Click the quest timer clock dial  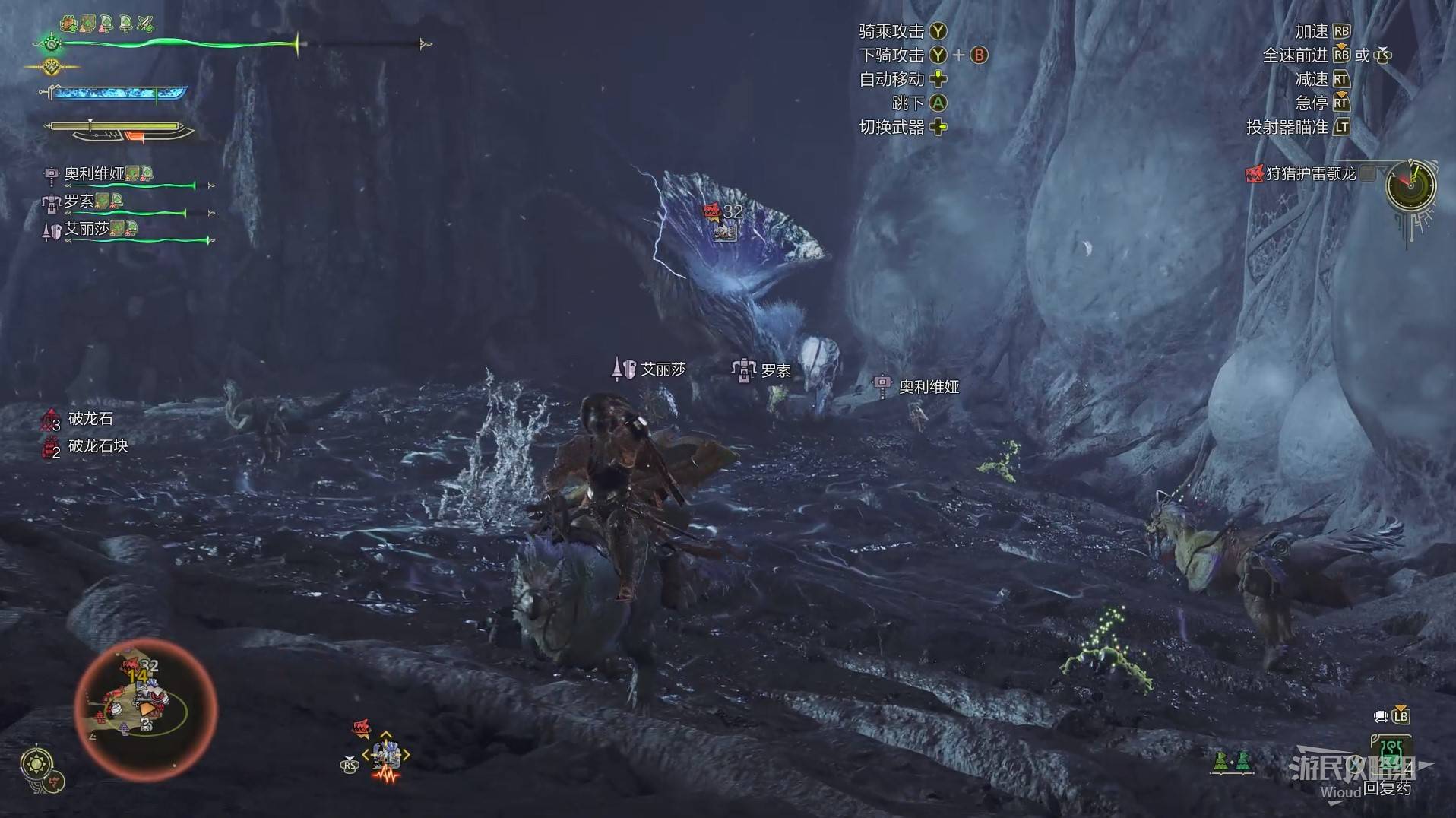tap(1410, 185)
